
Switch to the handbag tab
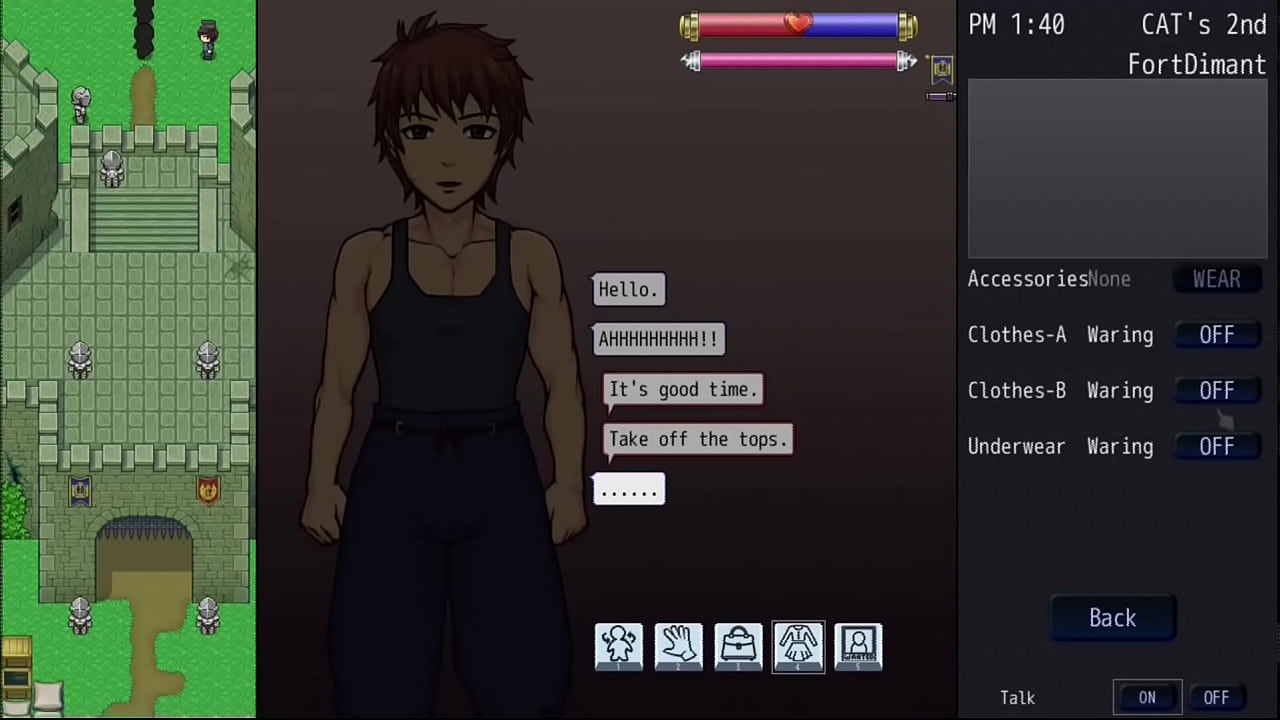738,646
